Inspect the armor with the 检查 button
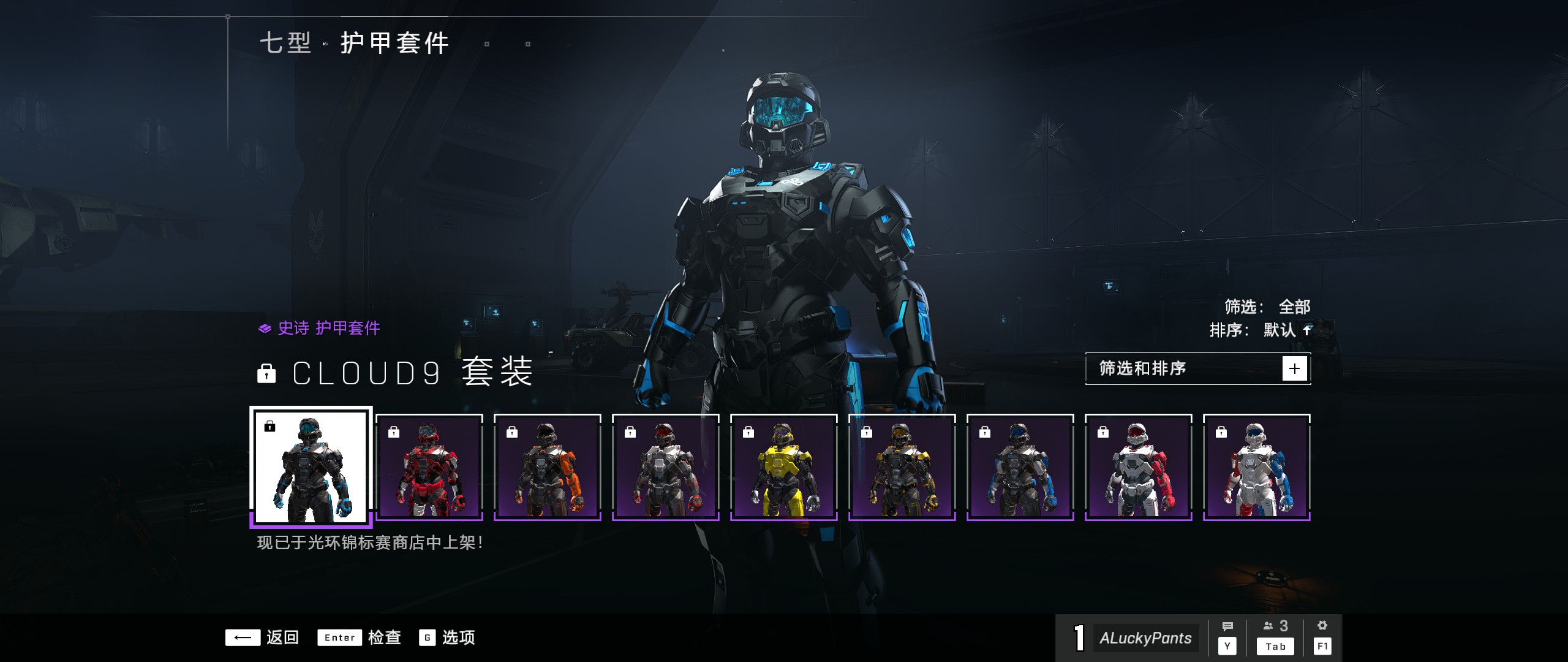 click(x=360, y=637)
